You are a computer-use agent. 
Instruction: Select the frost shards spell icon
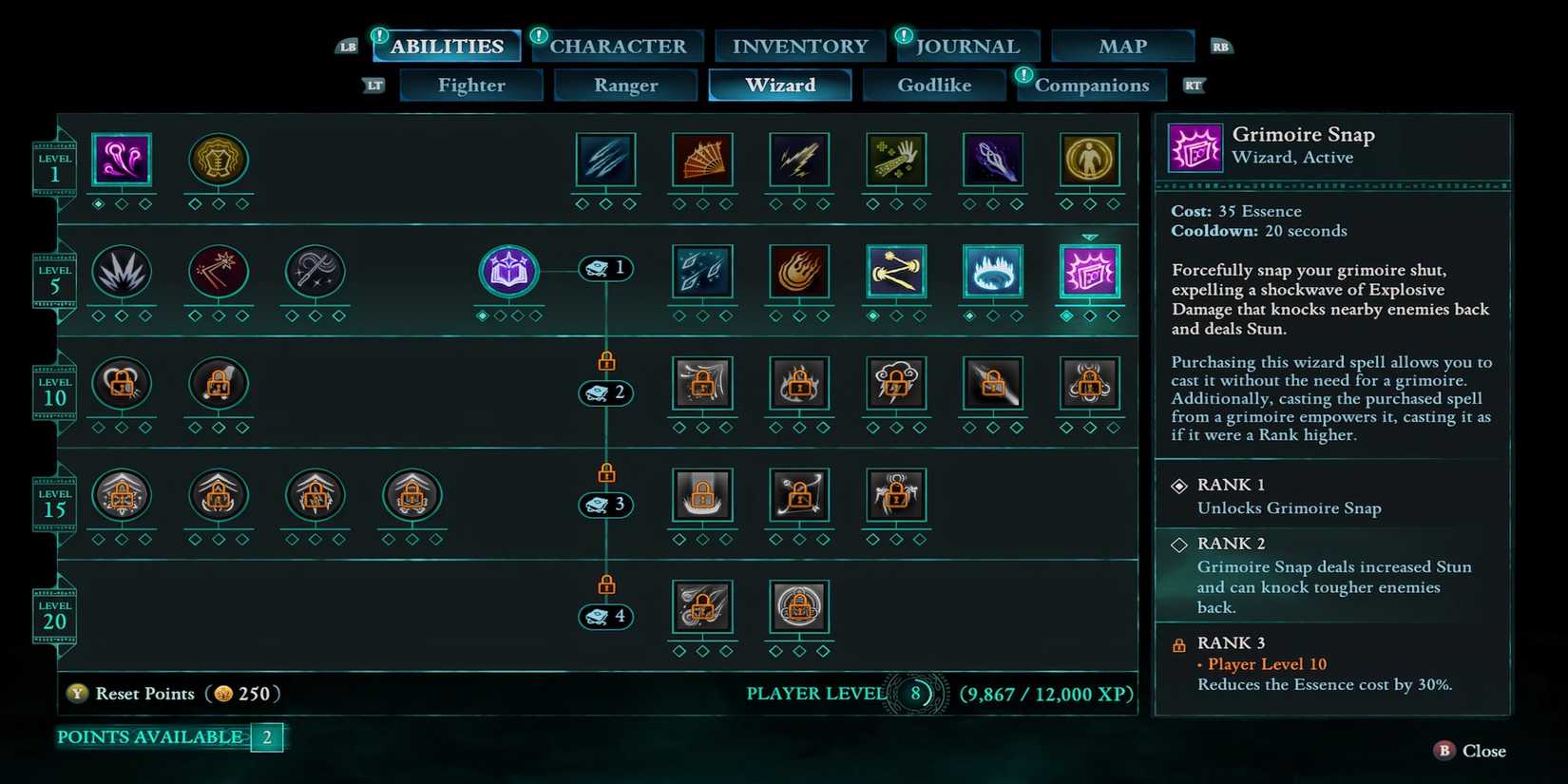(605, 162)
